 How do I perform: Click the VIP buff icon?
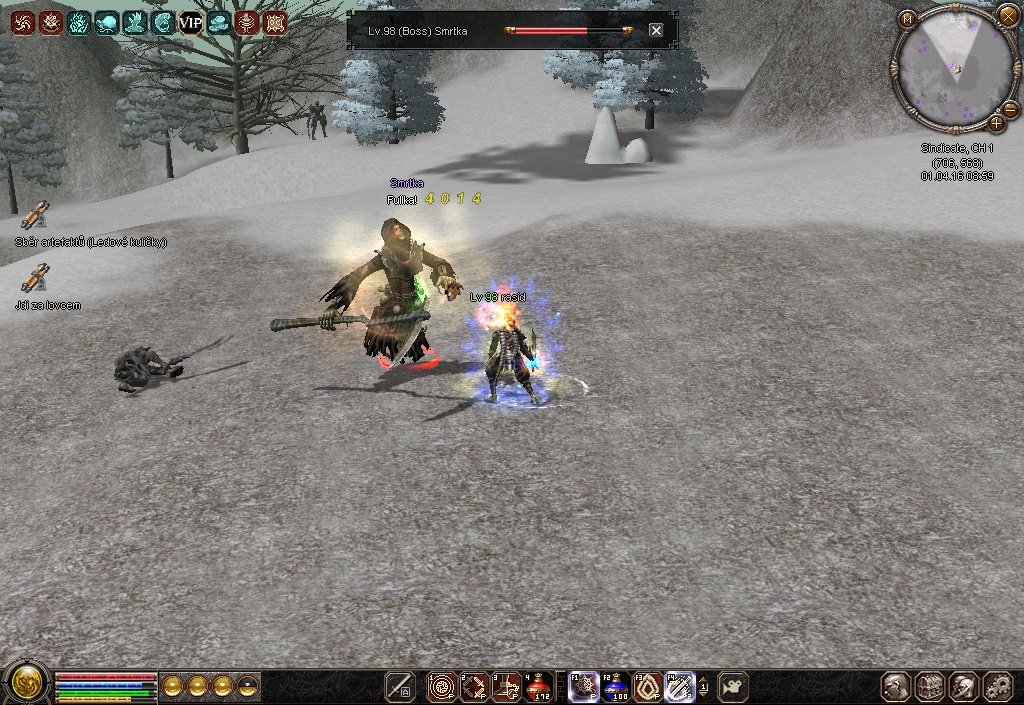[x=190, y=22]
